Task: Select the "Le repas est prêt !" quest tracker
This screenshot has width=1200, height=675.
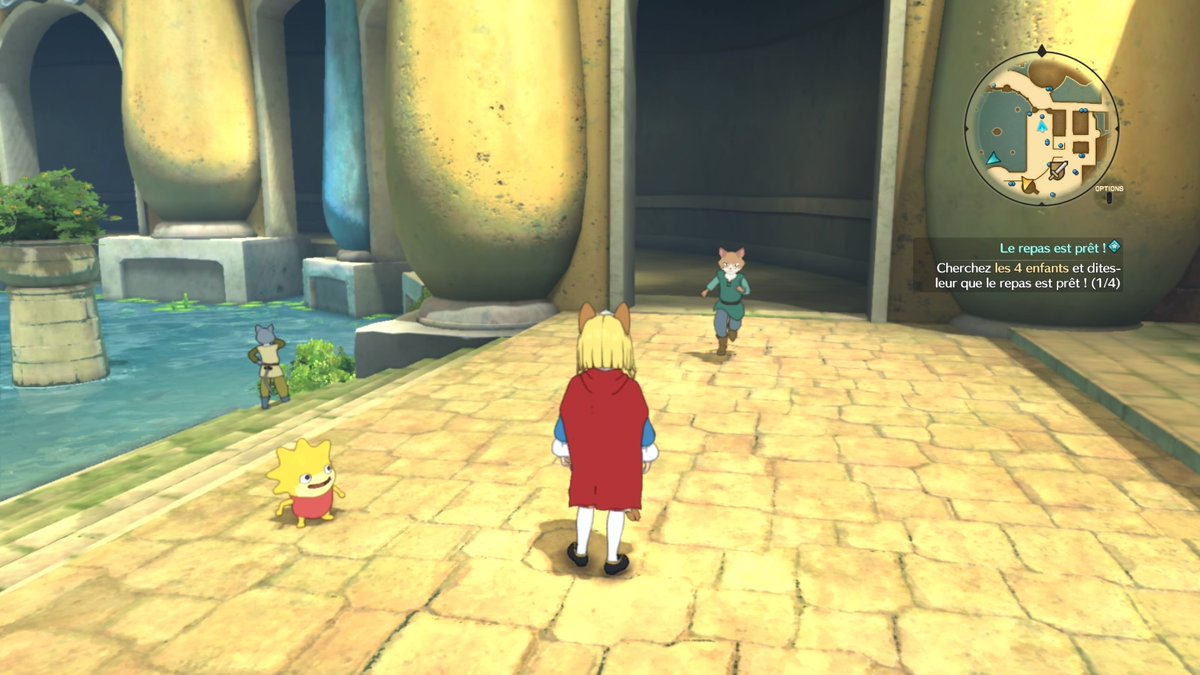Action: tap(1051, 247)
